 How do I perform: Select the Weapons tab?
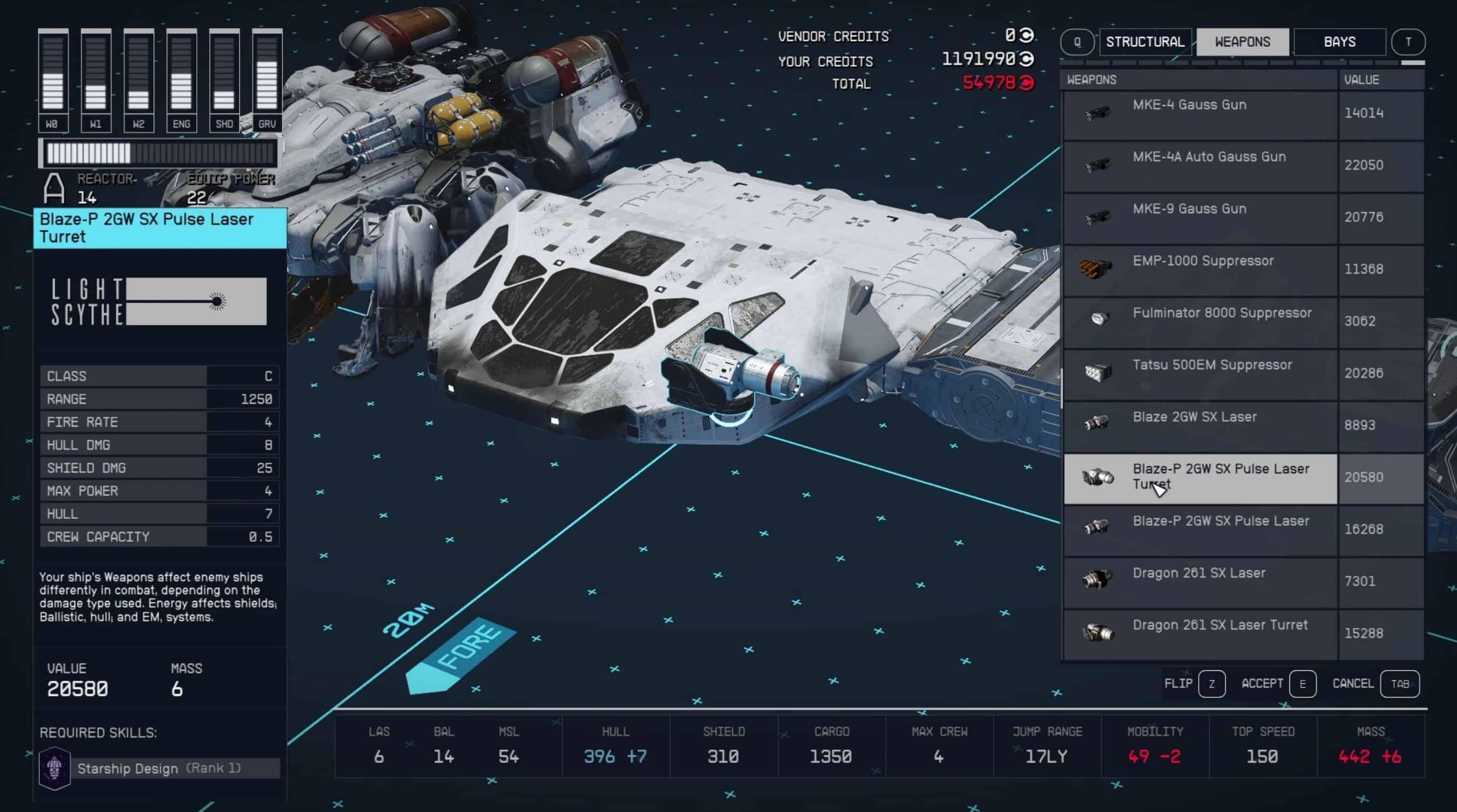(x=1242, y=42)
